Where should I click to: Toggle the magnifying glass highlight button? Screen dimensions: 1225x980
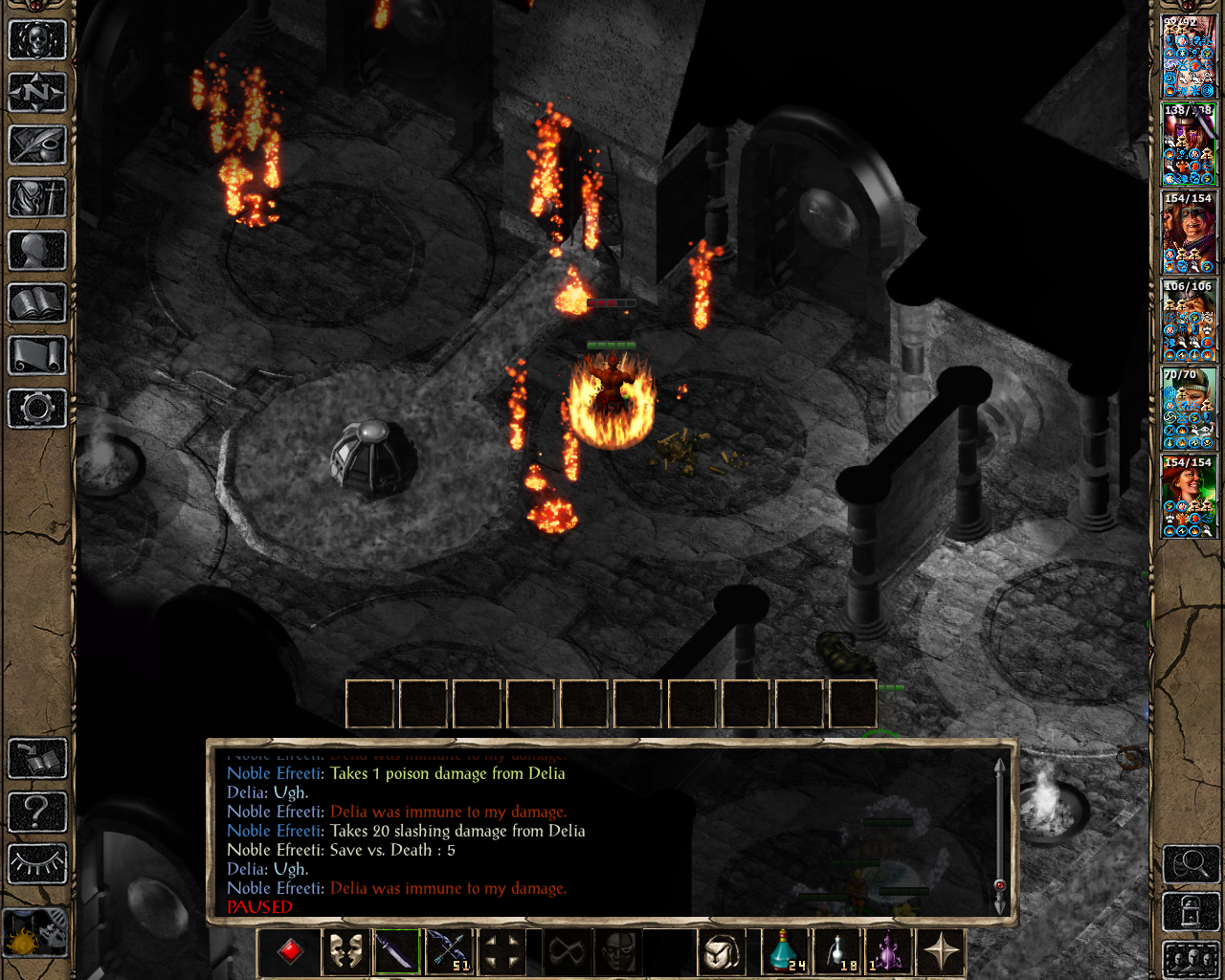tap(1191, 864)
